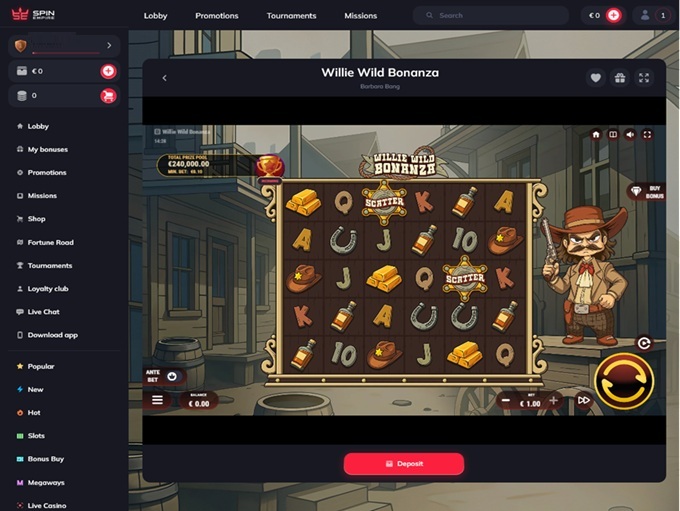Screen dimensions: 680x511
Task: Decrease the bet with the minus button
Action: (x=505, y=401)
